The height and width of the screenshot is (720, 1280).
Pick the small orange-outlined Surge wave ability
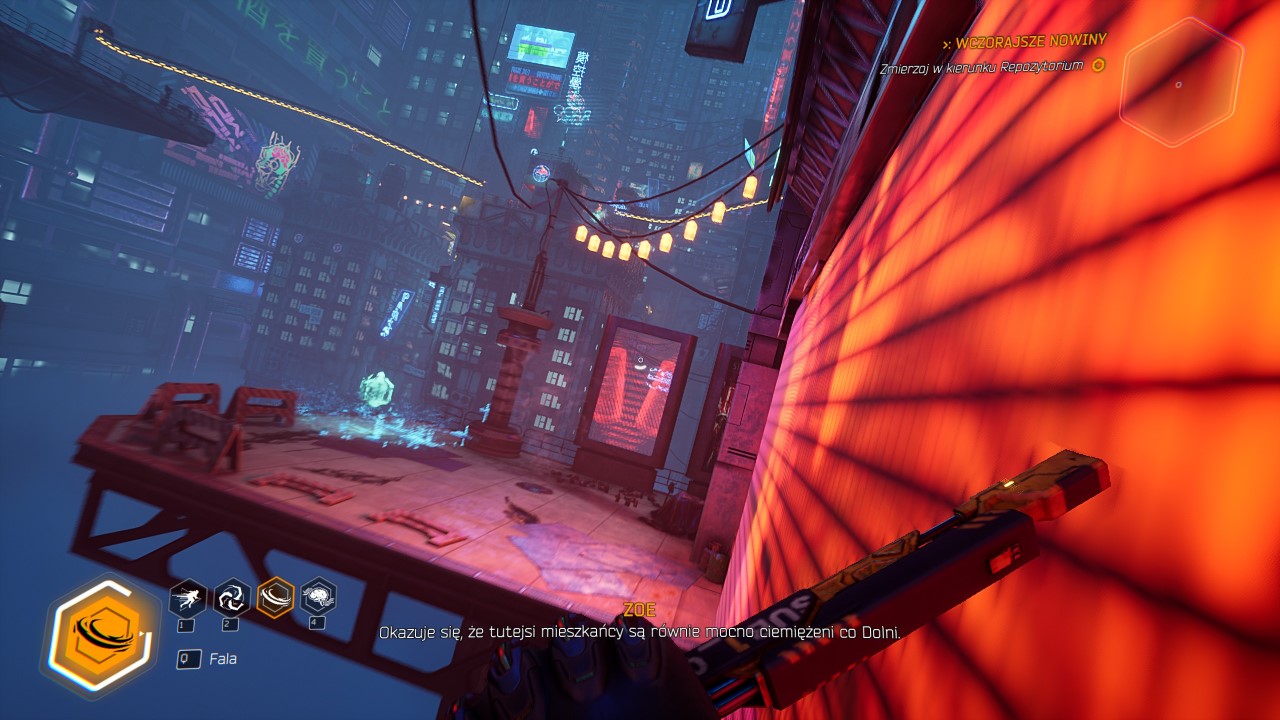tap(275, 598)
